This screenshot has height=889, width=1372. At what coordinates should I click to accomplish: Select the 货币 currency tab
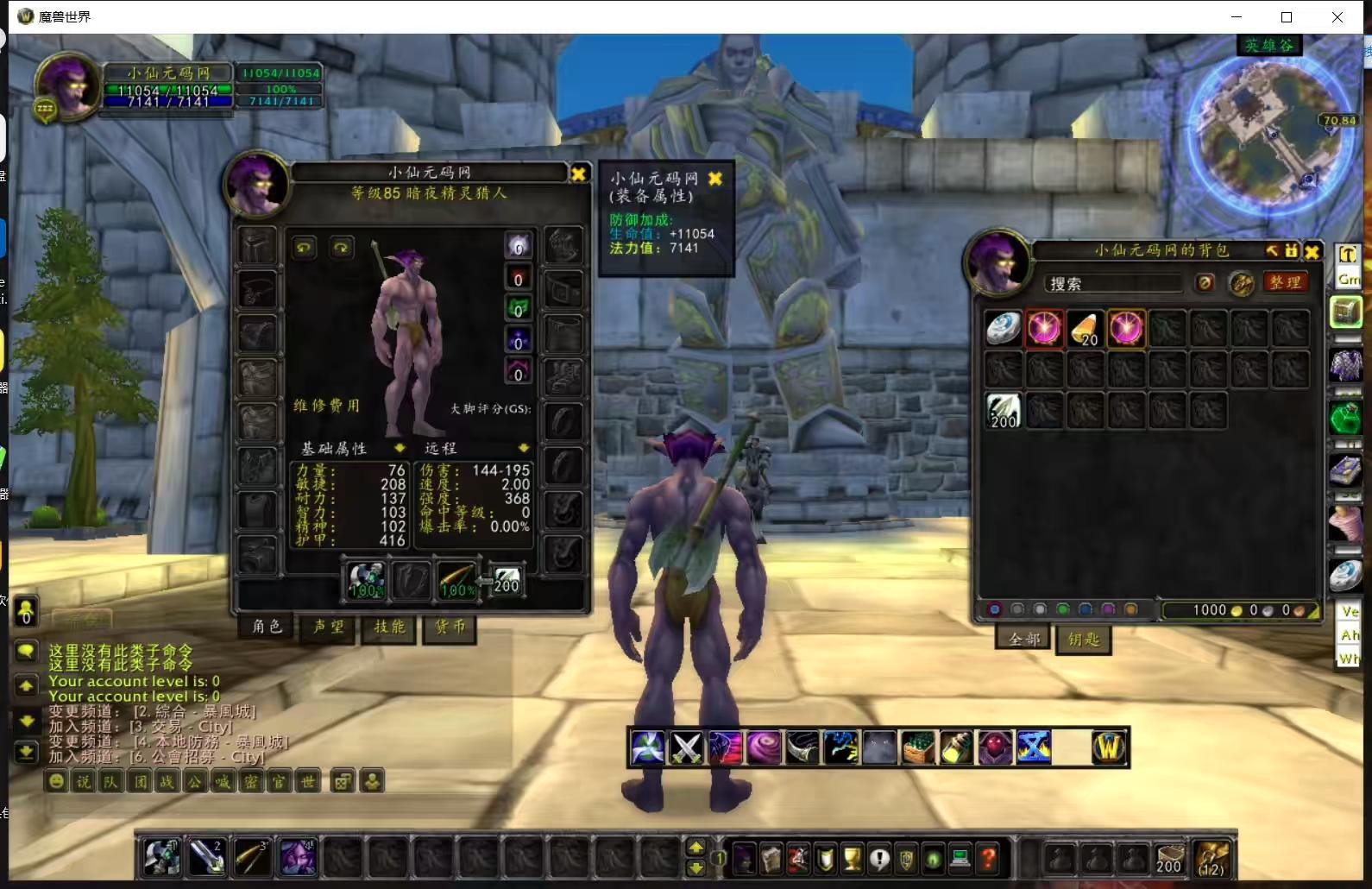(450, 627)
